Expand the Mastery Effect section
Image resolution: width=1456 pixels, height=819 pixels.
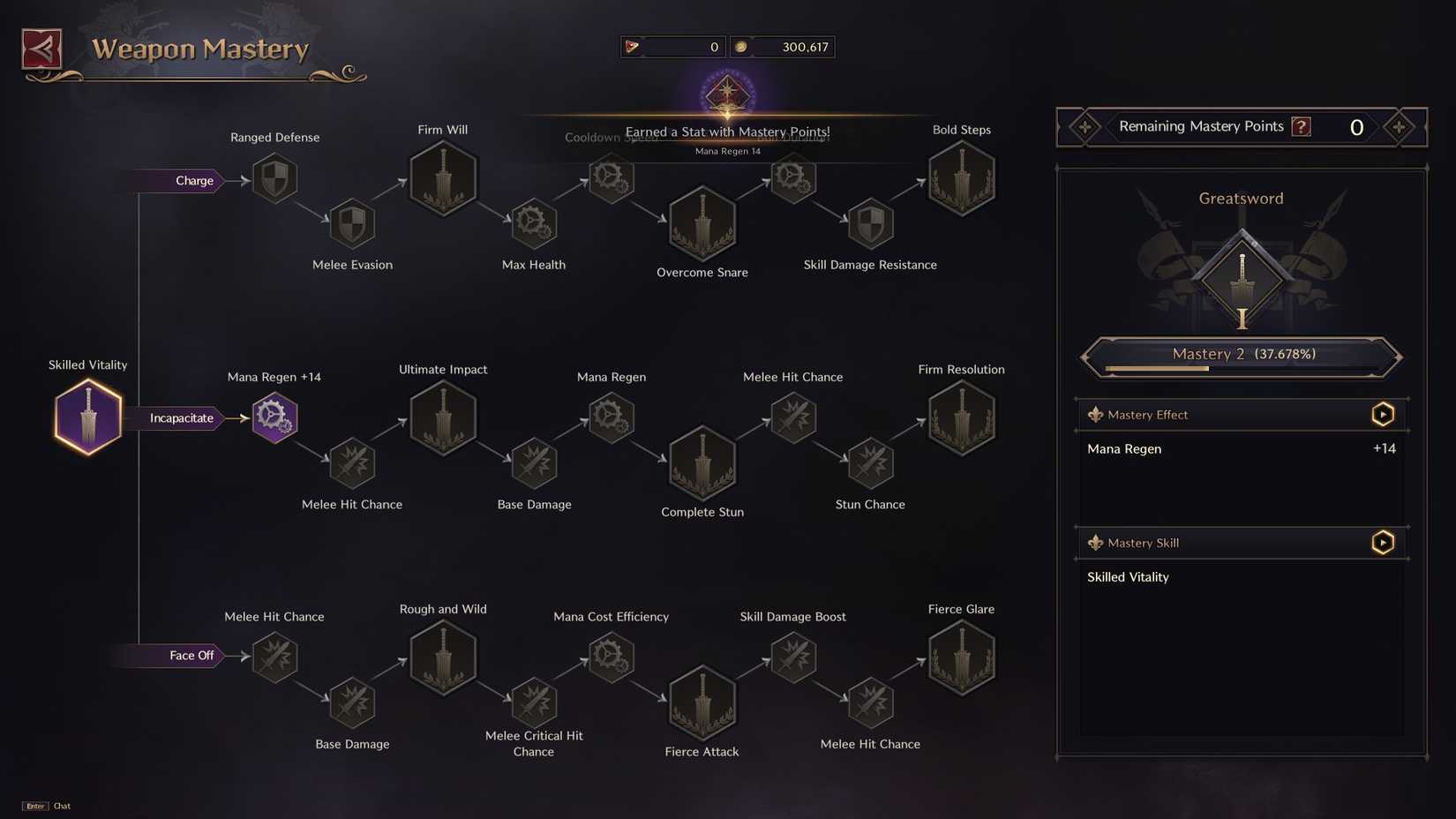[x=1382, y=414]
